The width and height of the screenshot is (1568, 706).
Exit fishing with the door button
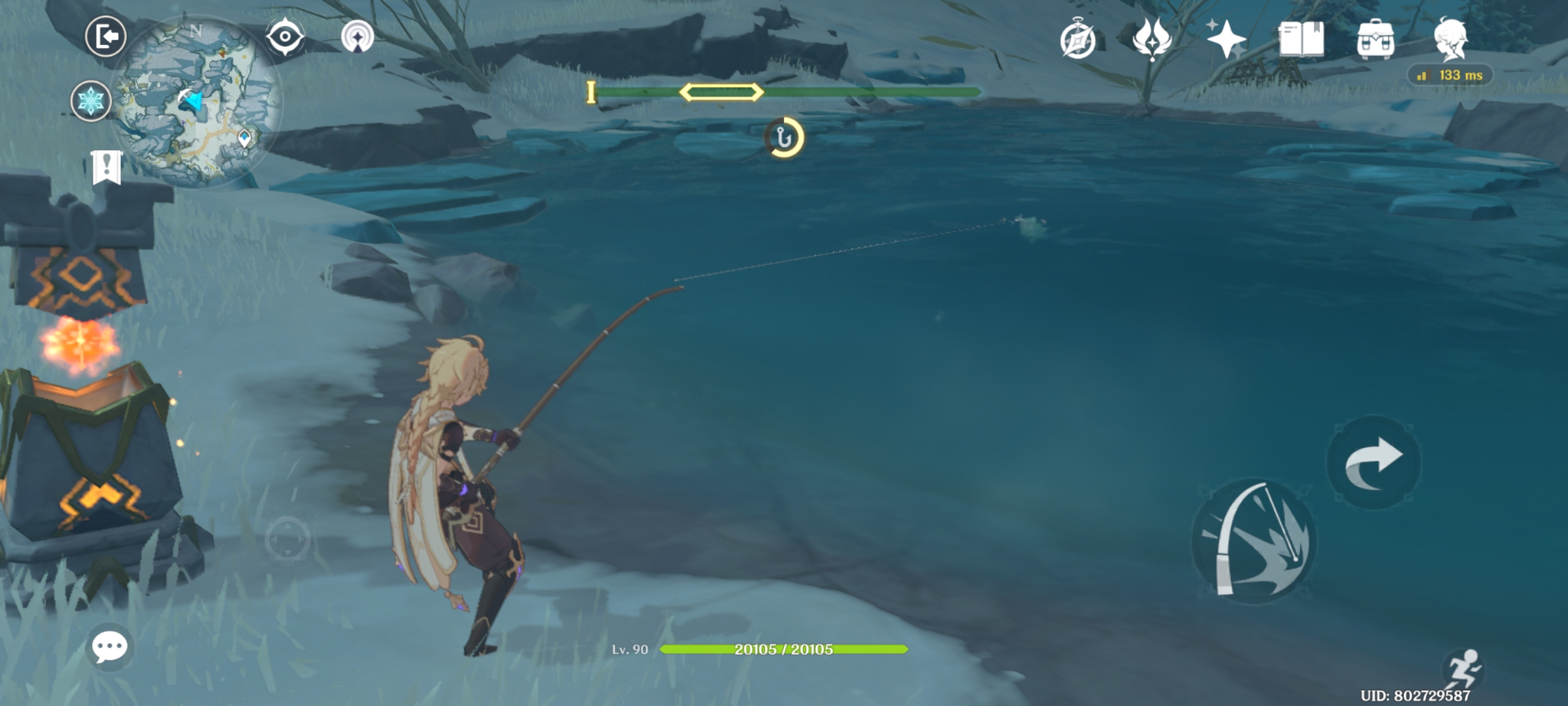point(105,37)
